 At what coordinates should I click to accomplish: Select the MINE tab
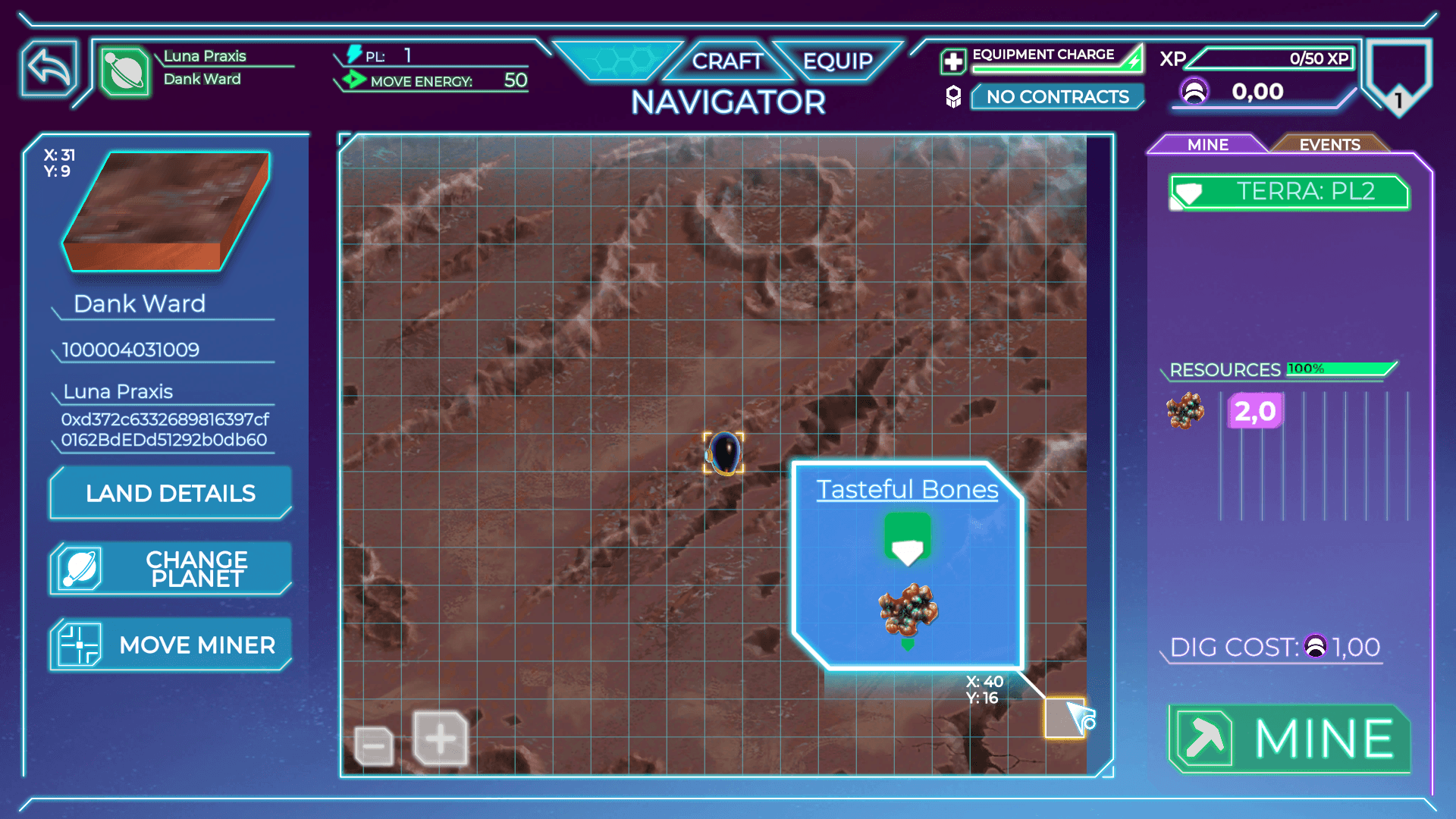(1207, 144)
